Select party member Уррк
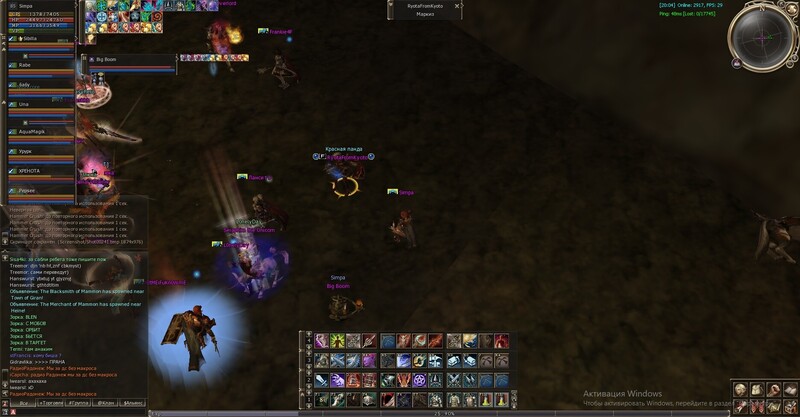Screen dimensions: 800x417 point(40,151)
